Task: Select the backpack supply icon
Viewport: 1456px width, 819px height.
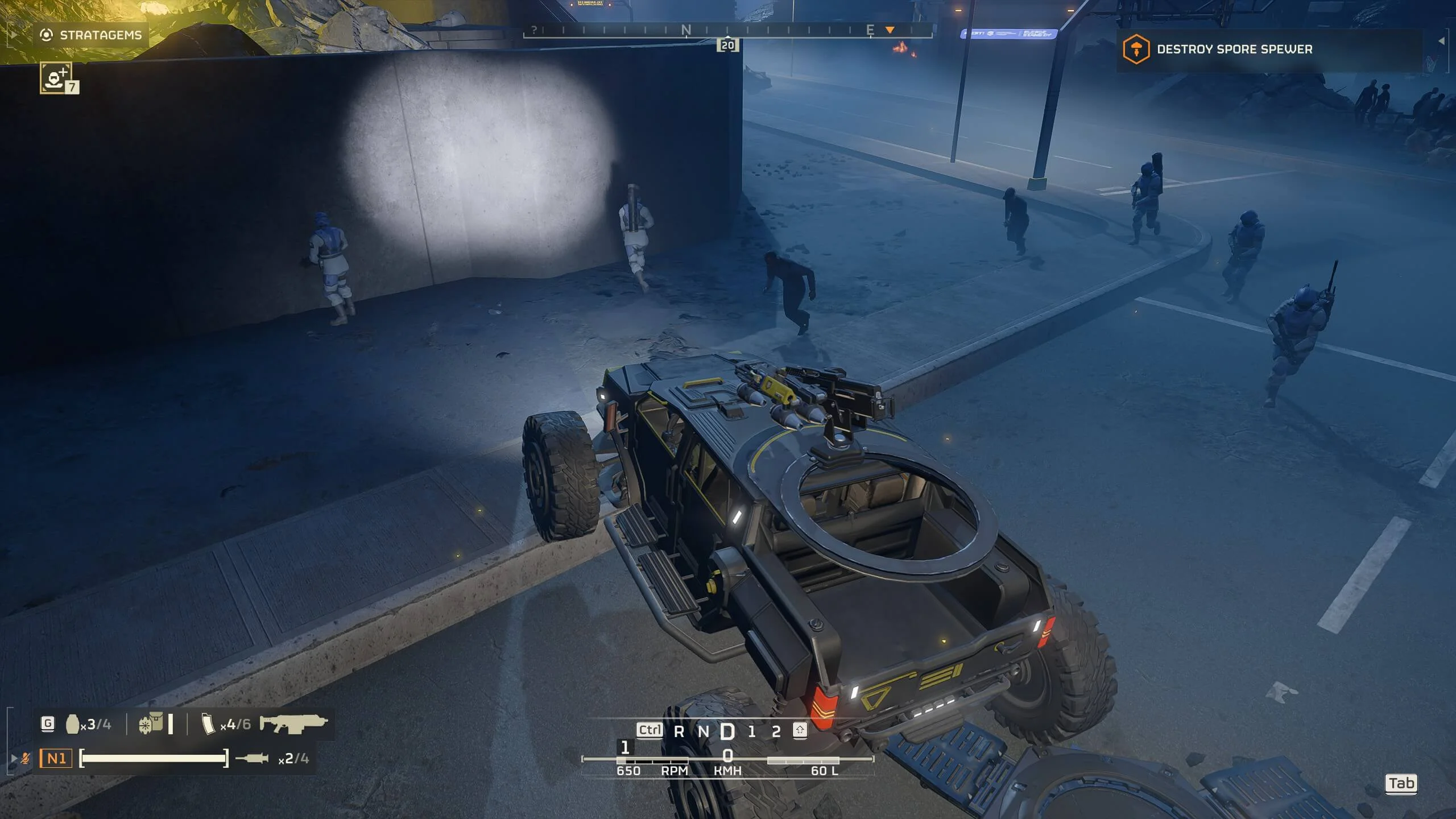Action: click(151, 724)
